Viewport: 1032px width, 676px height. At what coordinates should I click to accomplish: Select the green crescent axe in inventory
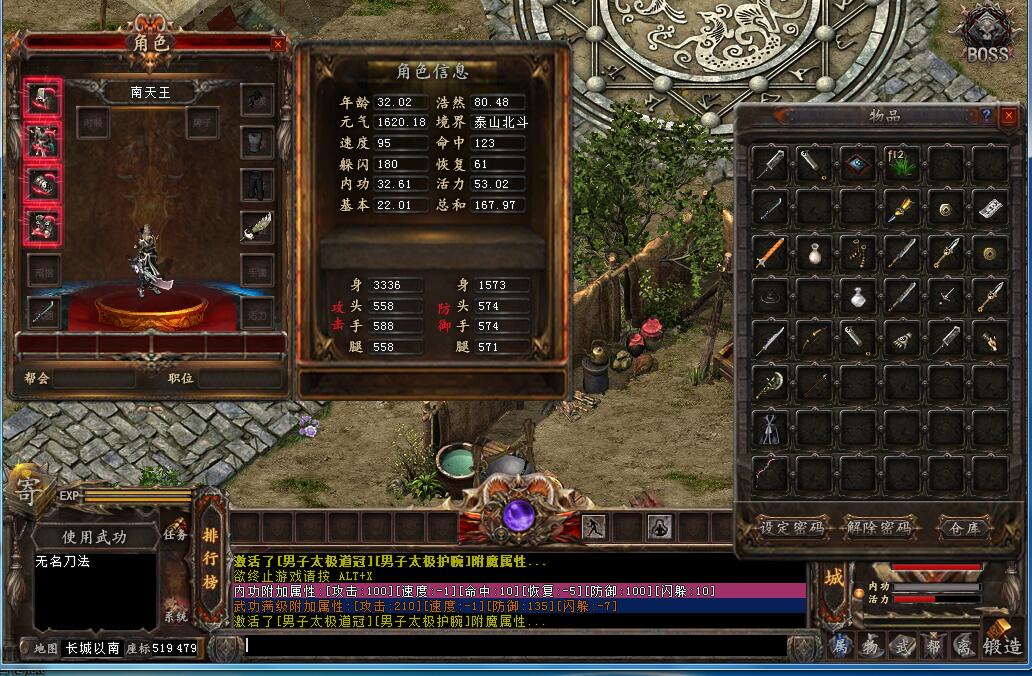(769, 383)
